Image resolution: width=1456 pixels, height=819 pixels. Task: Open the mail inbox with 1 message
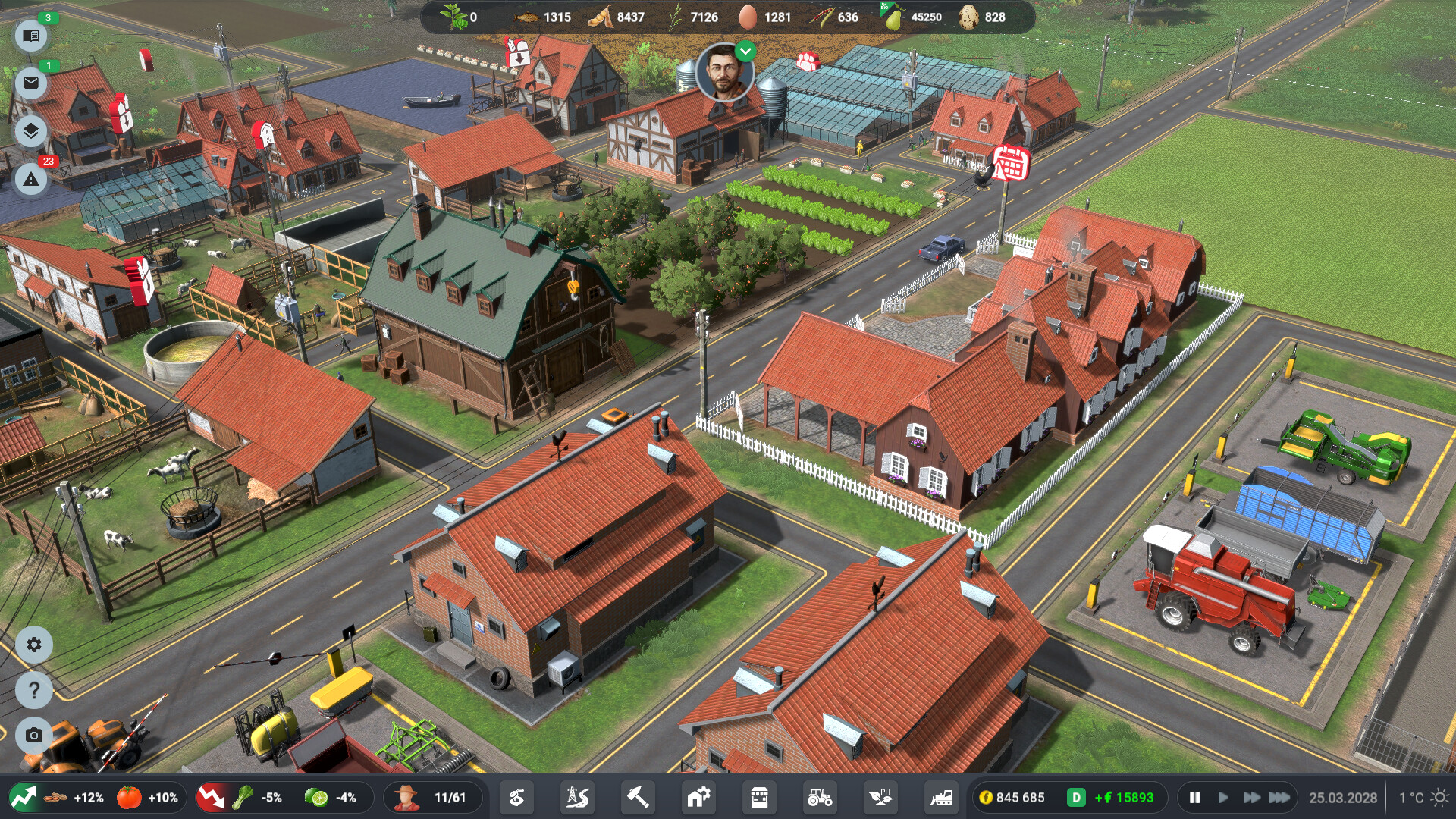[x=31, y=83]
